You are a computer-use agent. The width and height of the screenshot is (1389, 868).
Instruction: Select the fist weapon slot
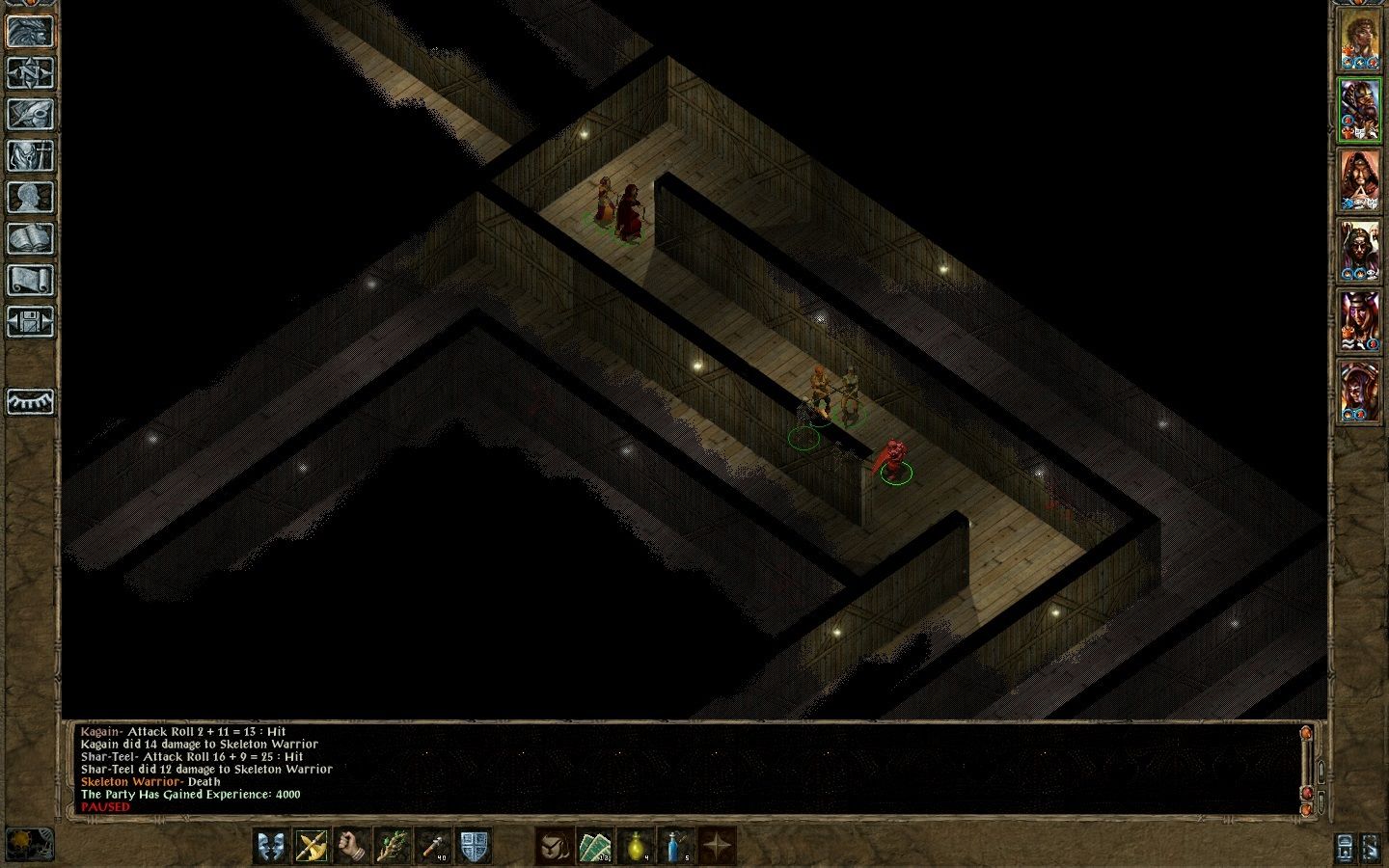pyautogui.click(x=353, y=846)
